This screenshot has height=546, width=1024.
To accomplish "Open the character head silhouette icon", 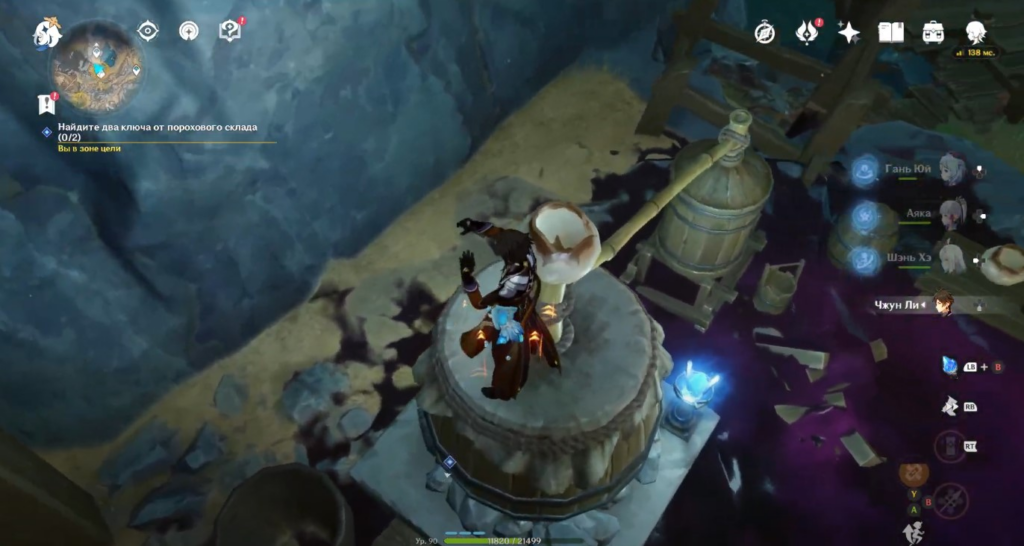I will pyautogui.click(x=975, y=33).
